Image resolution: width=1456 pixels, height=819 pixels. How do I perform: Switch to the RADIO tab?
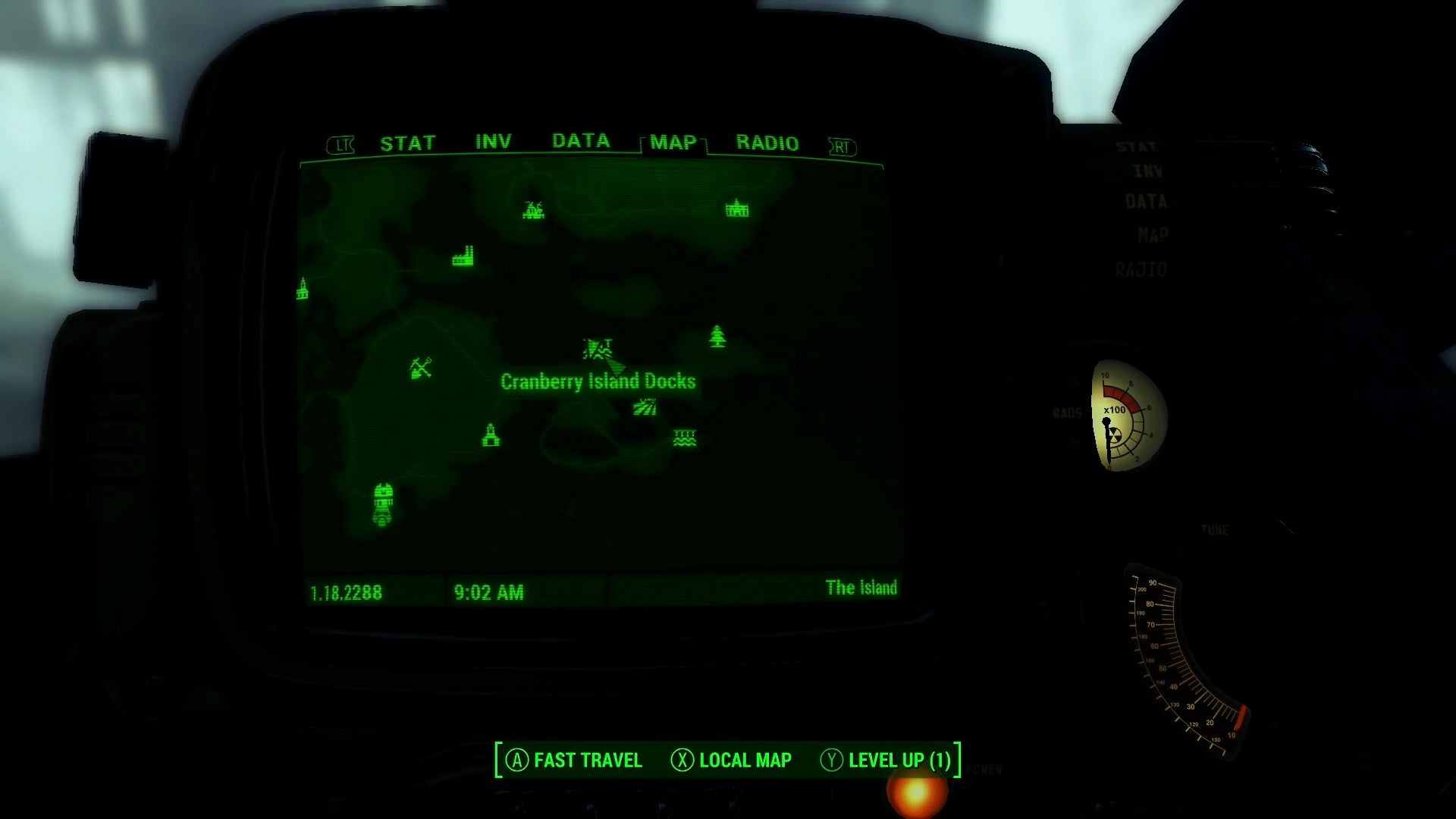767,143
